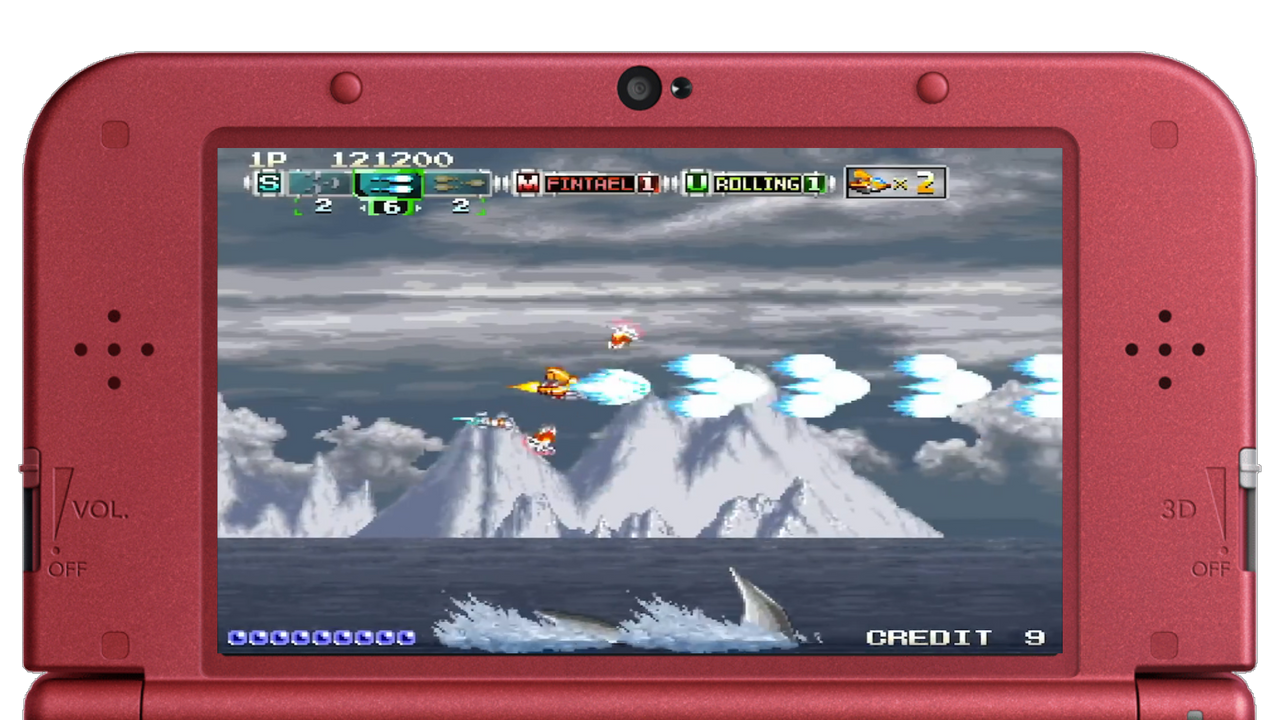
Task: Click the ROLLING text label
Action: [757, 181]
